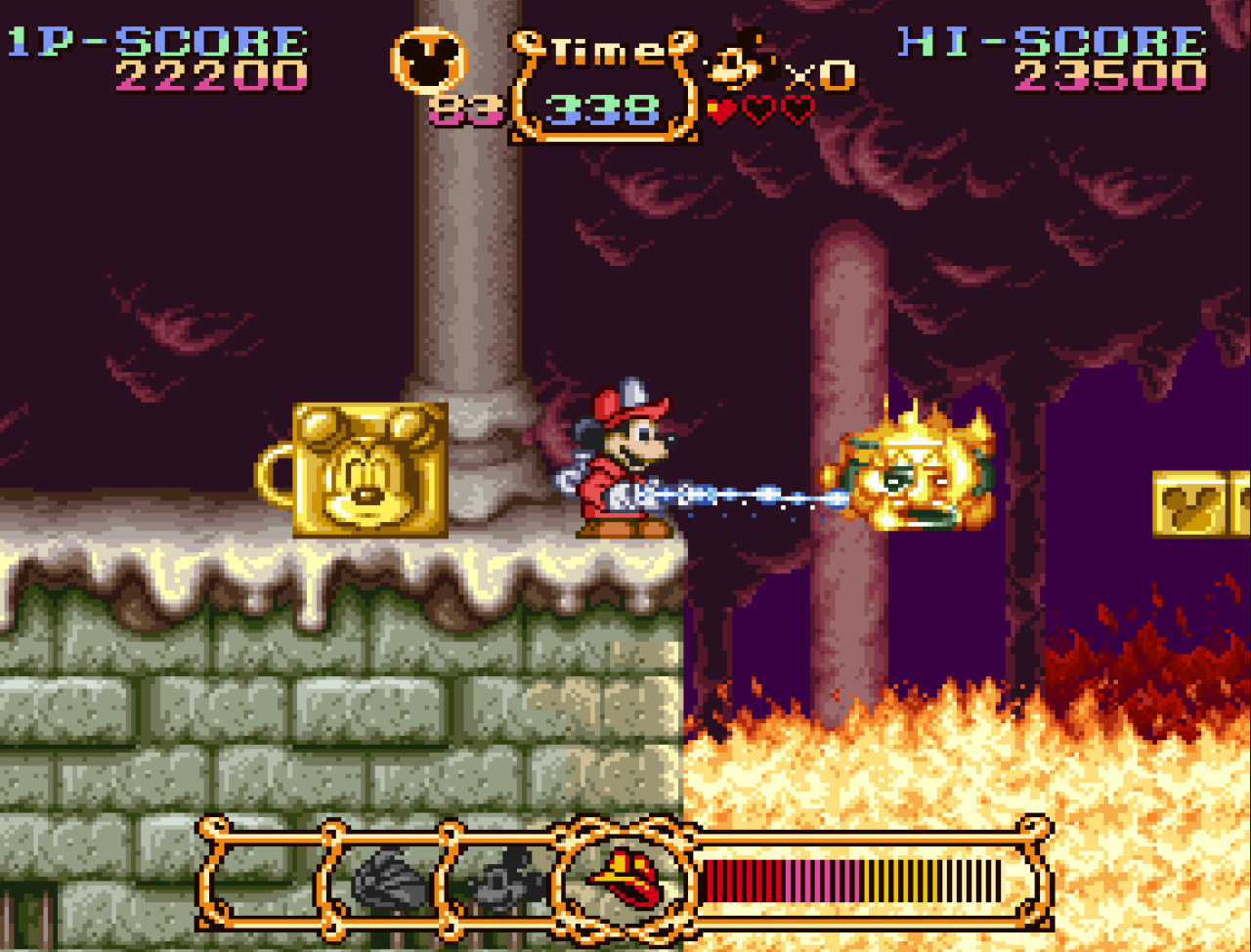Screen dimensions: 1251x952
Task: Click the Mickey face lives icon
Action: point(741,65)
